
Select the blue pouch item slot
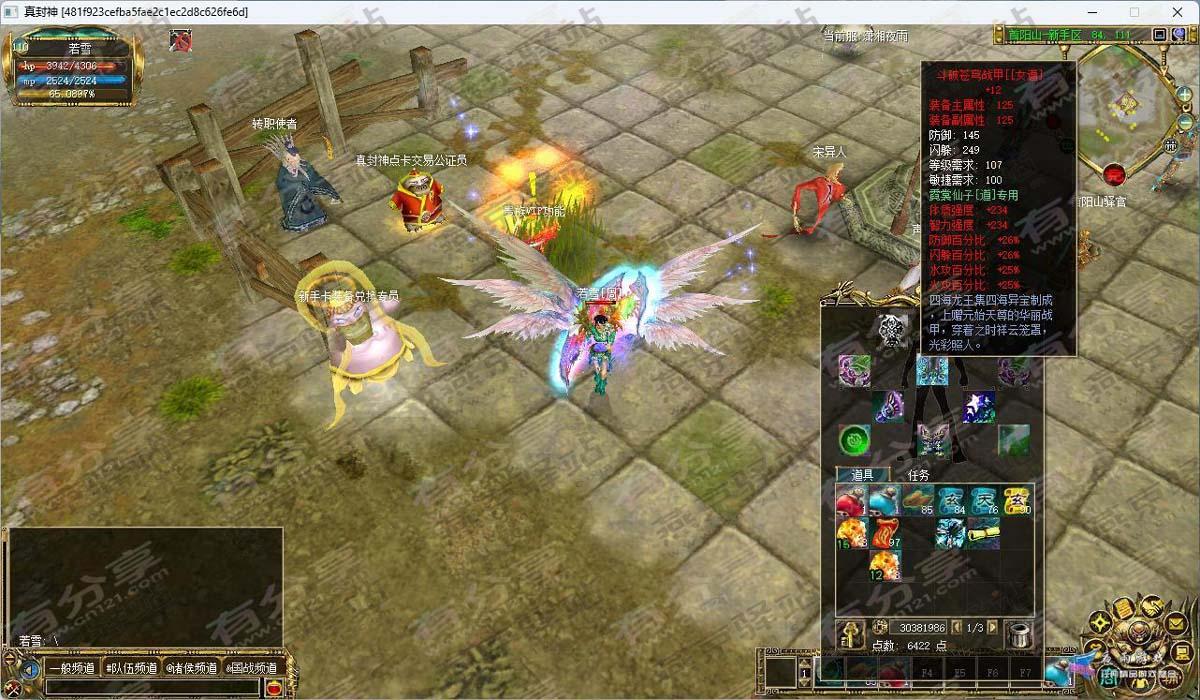tap(884, 500)
